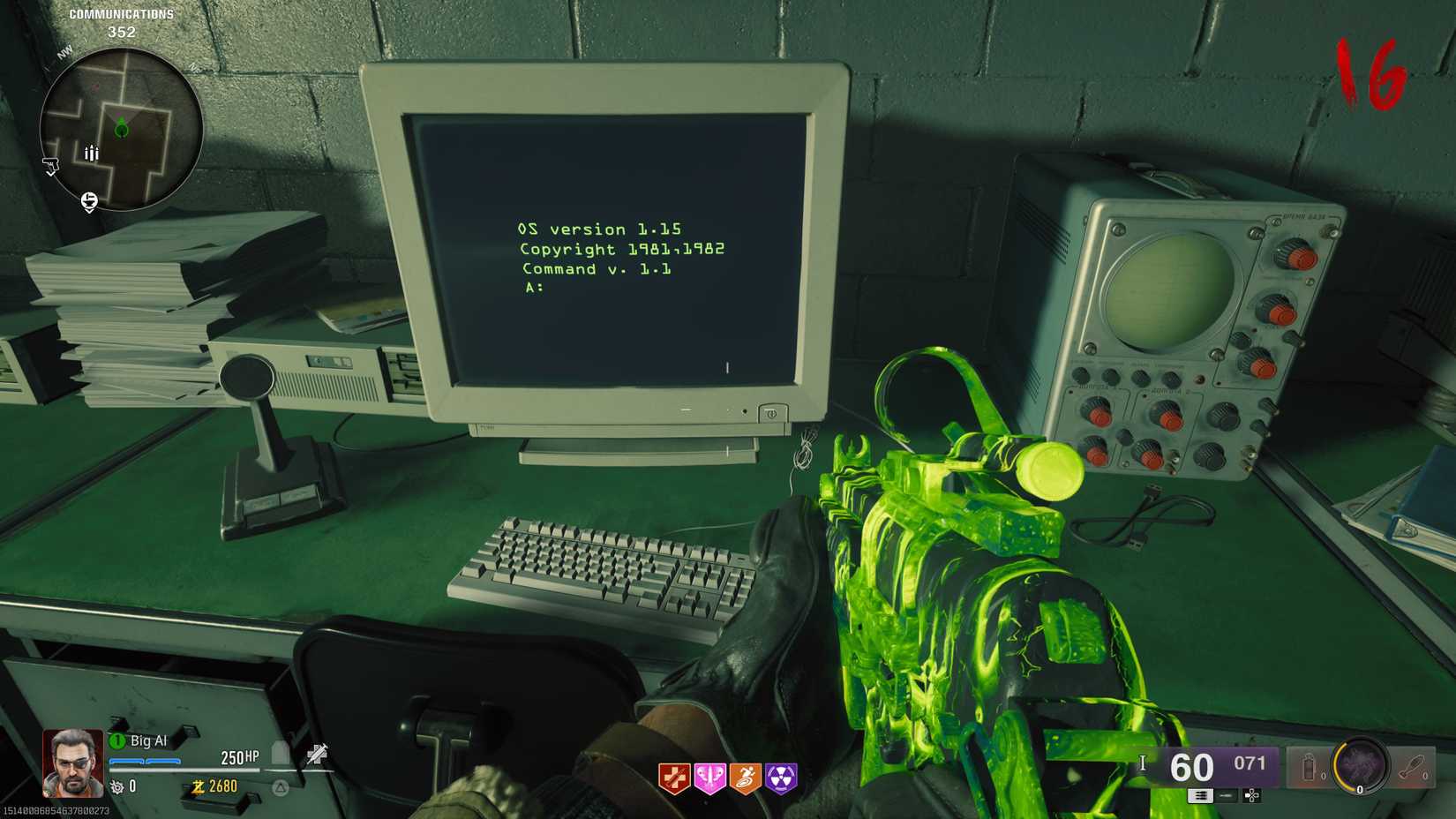1456x819 pixels.
Task: Click the gamepad D-pad indicator icon
Action: [1251, 796]
